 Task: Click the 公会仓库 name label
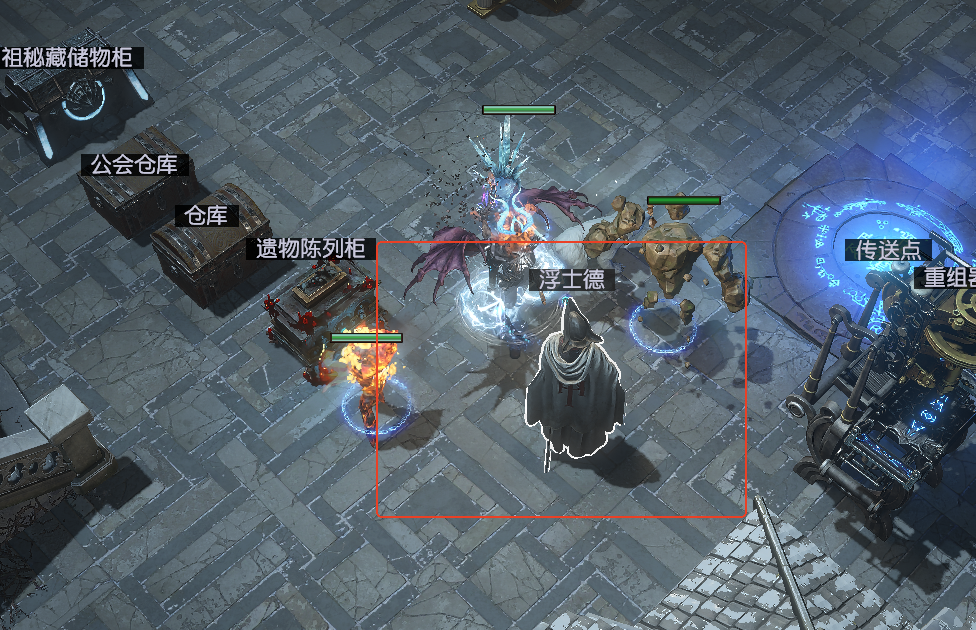point(135,165)
